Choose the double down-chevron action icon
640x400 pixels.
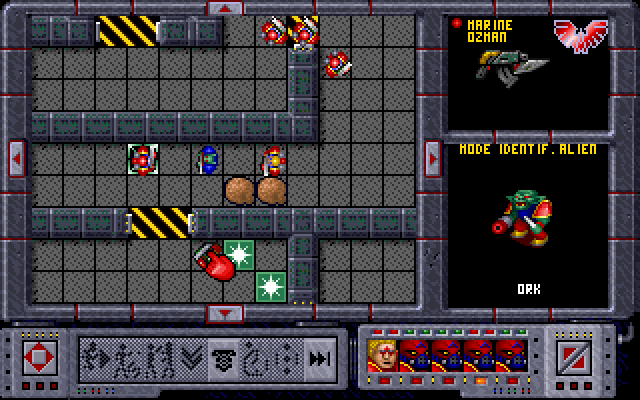pos(190,358)
